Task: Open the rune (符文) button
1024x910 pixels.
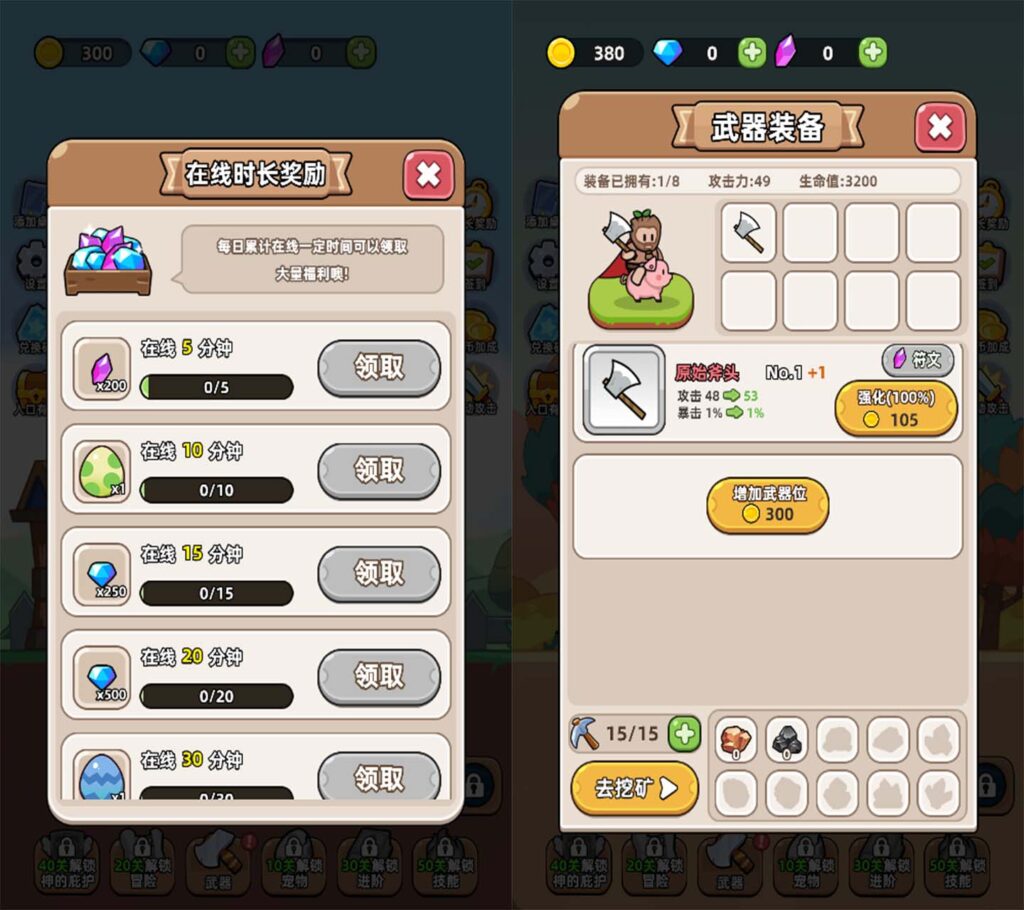Action: [917, 360]
